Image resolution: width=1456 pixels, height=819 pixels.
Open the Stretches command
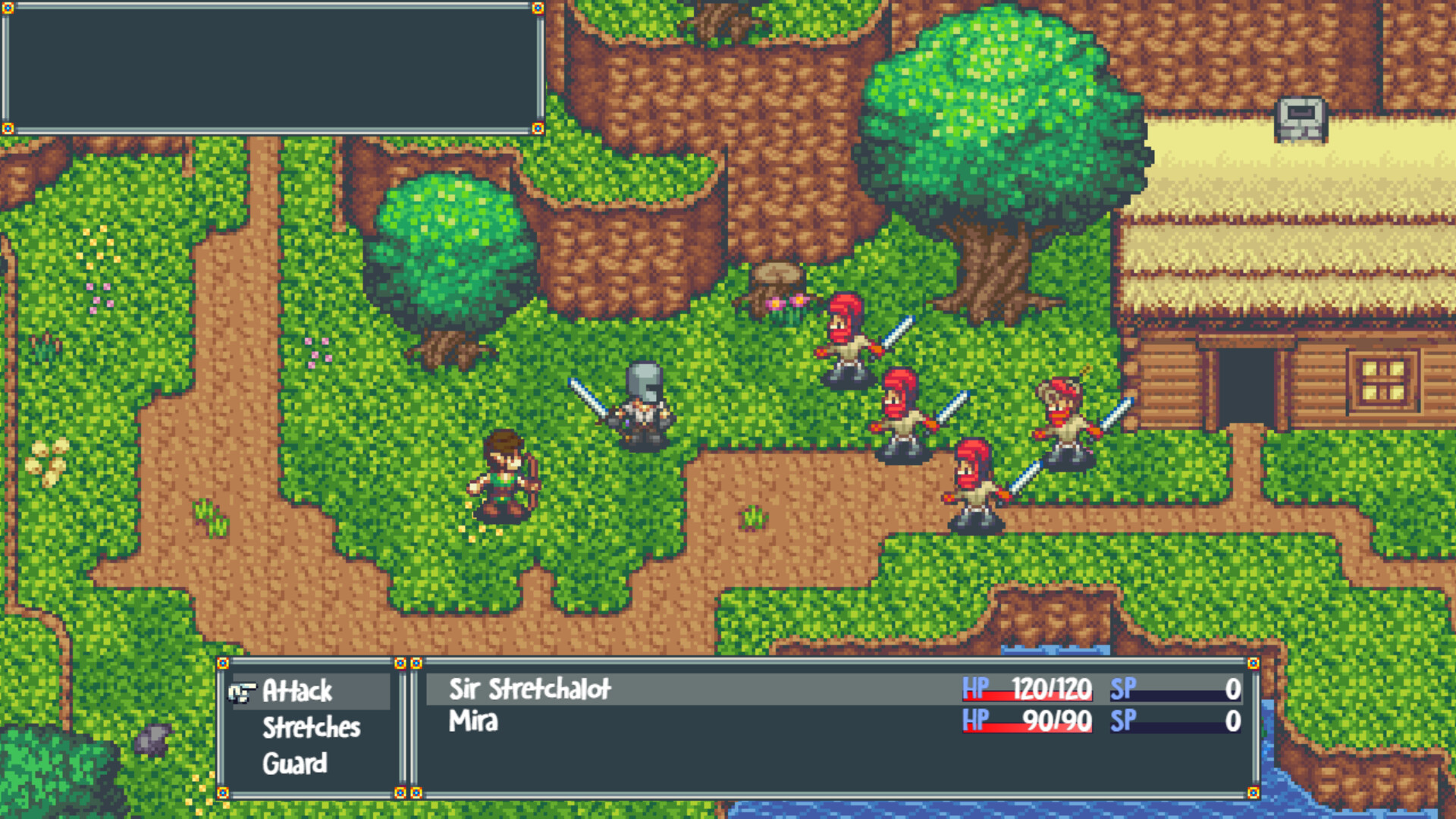click(x=313, y=727)
